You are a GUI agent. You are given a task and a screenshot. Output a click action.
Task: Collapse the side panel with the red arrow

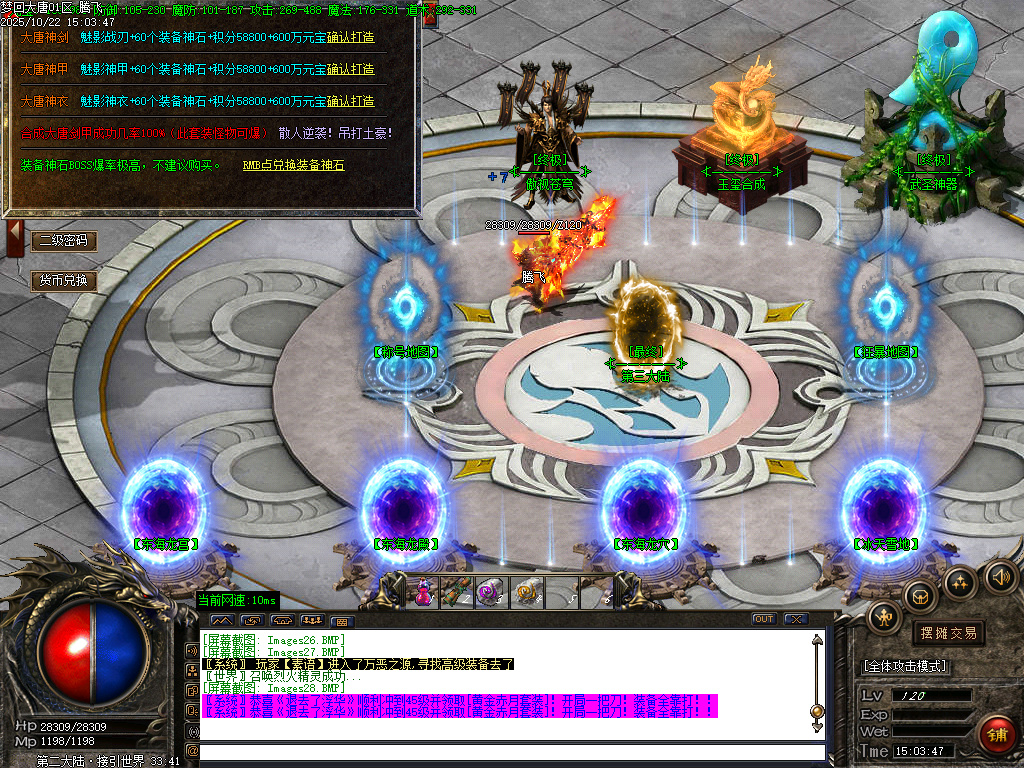15,240
